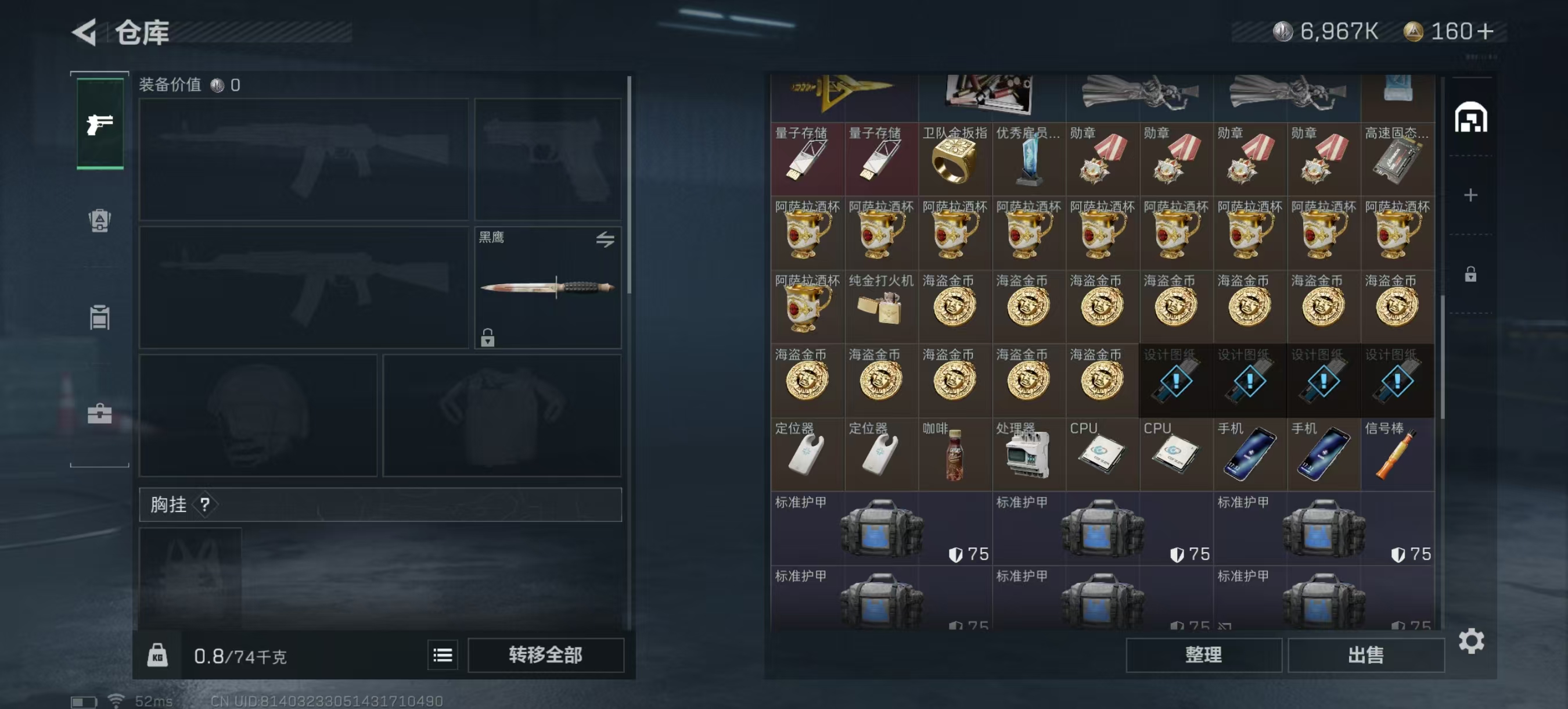
Task: Switch to the pistol weapons tab
Action: click(100, 124)
